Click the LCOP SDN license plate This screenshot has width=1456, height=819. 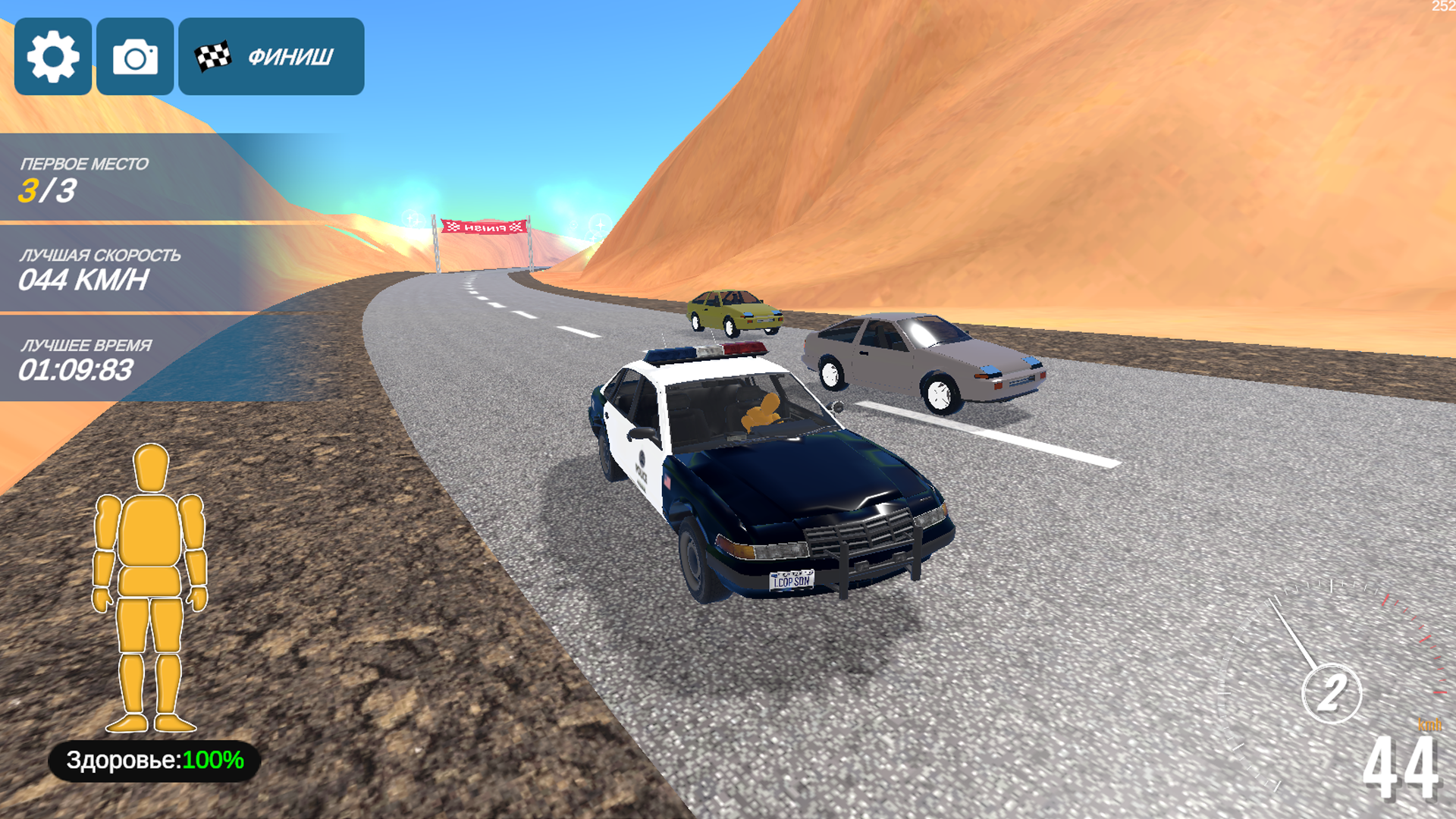[x=791, y=582]
